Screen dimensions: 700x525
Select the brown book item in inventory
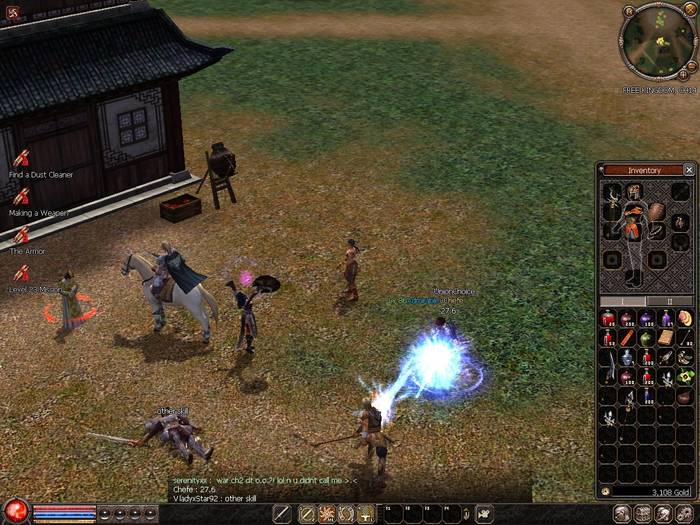click(666, 338)
